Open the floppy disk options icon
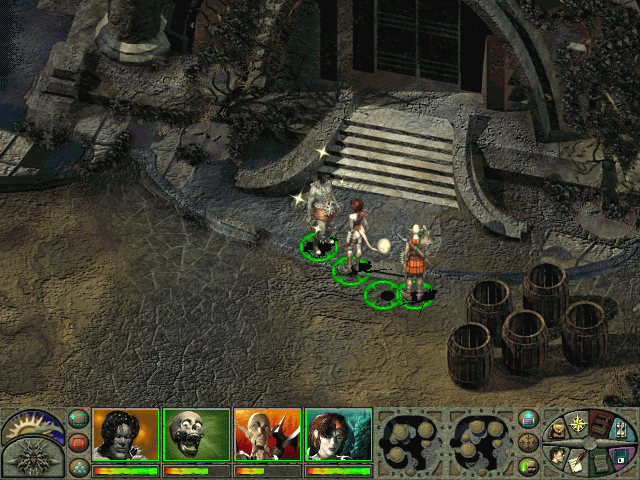The height and width of the screenshot is (480, 640). 621,455
